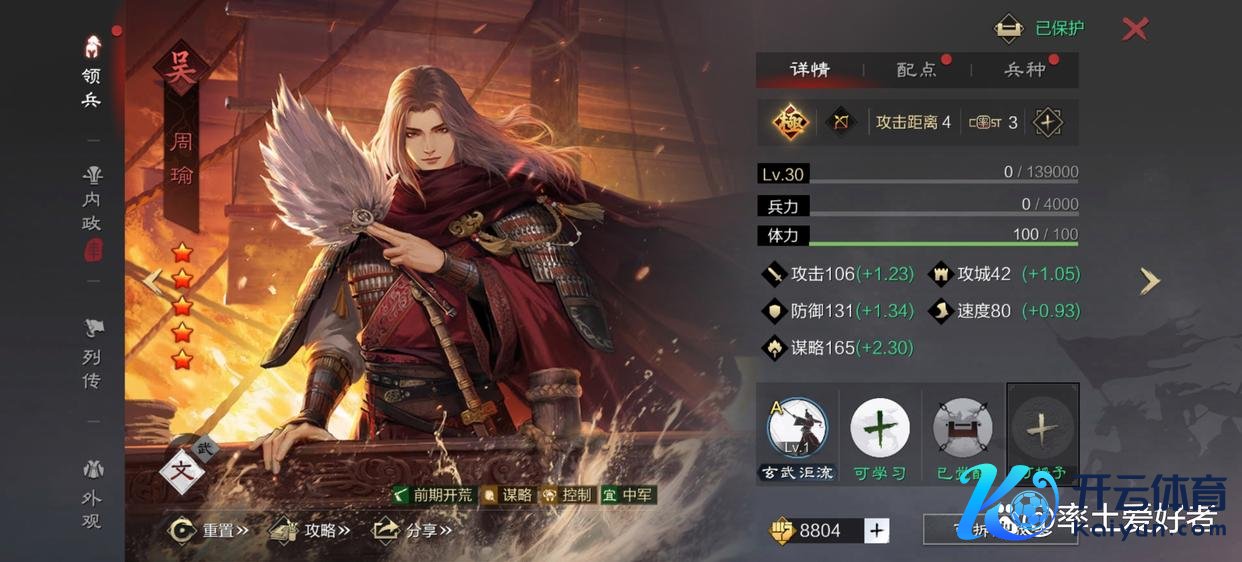The image size is (1242, 562).
Task: Click the gold 极 quality badge
Action: point(790,122)
